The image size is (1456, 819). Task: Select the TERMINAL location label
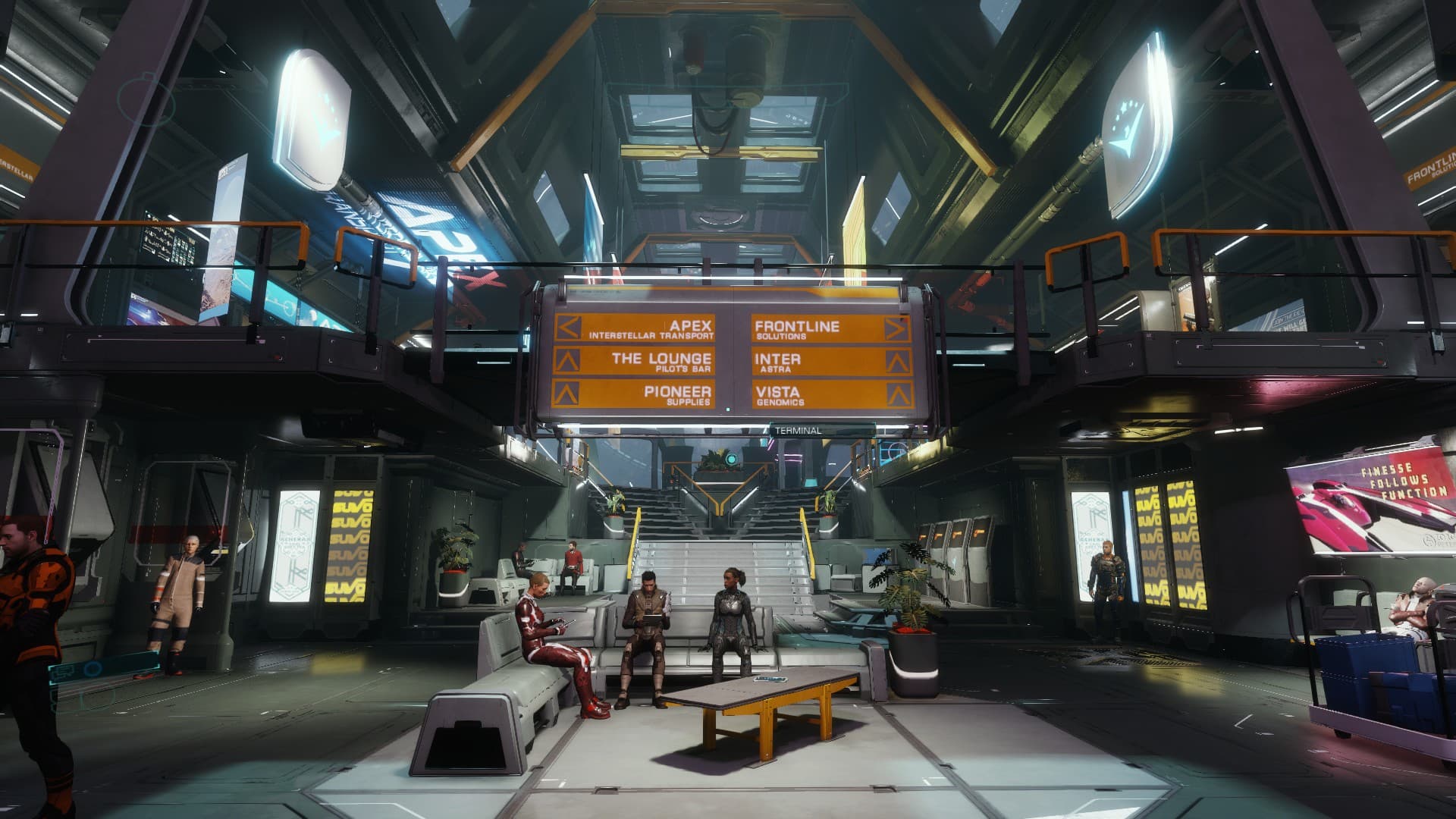coord(798,431)
